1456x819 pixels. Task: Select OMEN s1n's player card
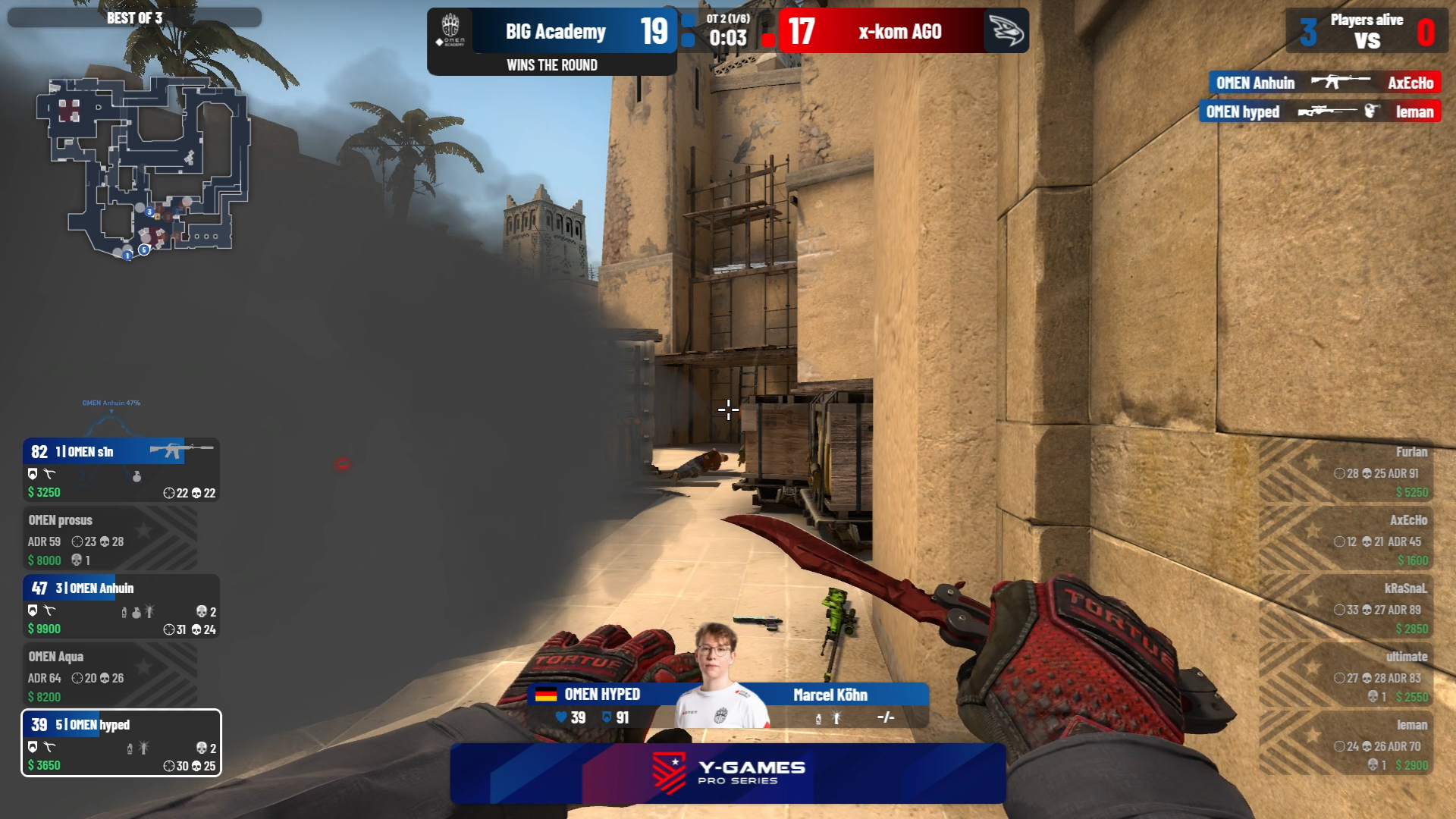point(121,470)
